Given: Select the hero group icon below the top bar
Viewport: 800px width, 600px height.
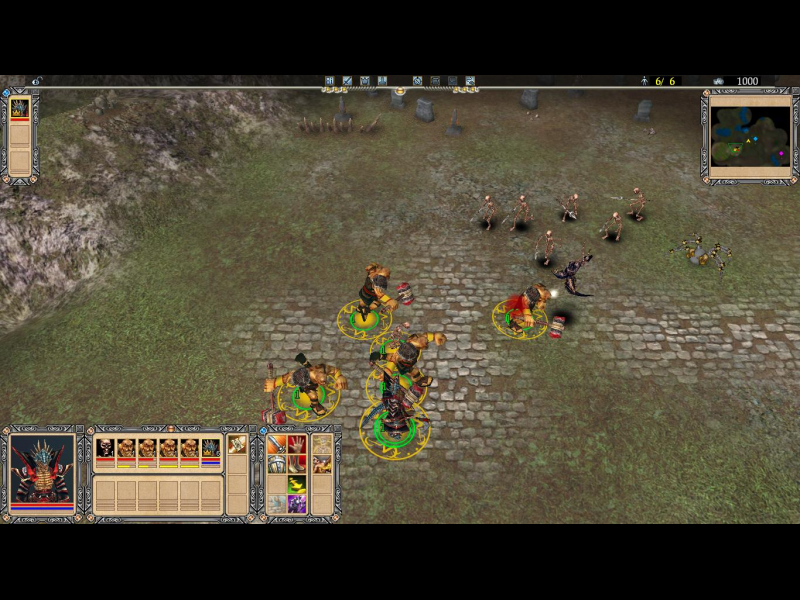Looking at the screenshot, I should point(19,108).
